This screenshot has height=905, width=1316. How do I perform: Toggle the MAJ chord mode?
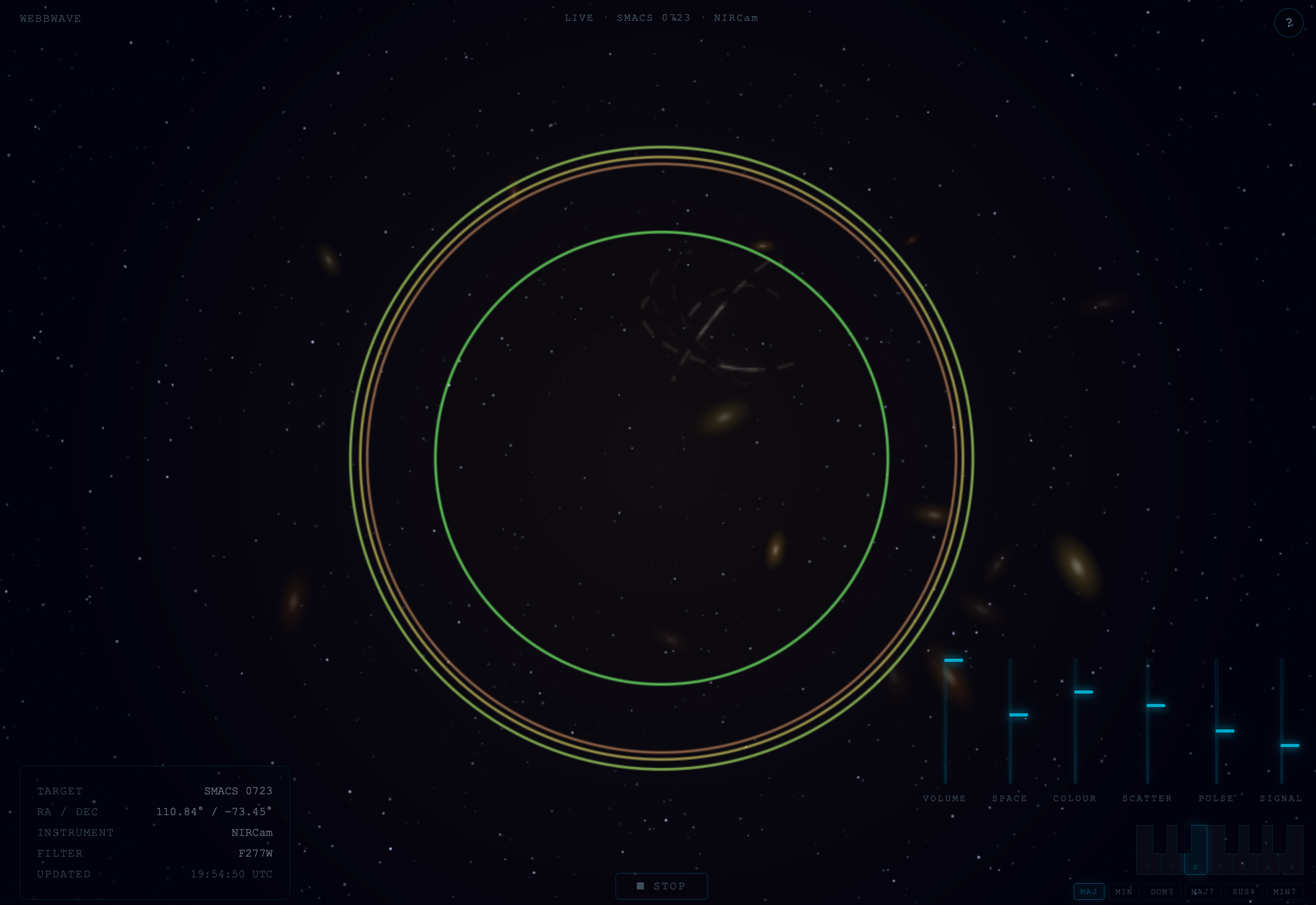[1089, 891]
